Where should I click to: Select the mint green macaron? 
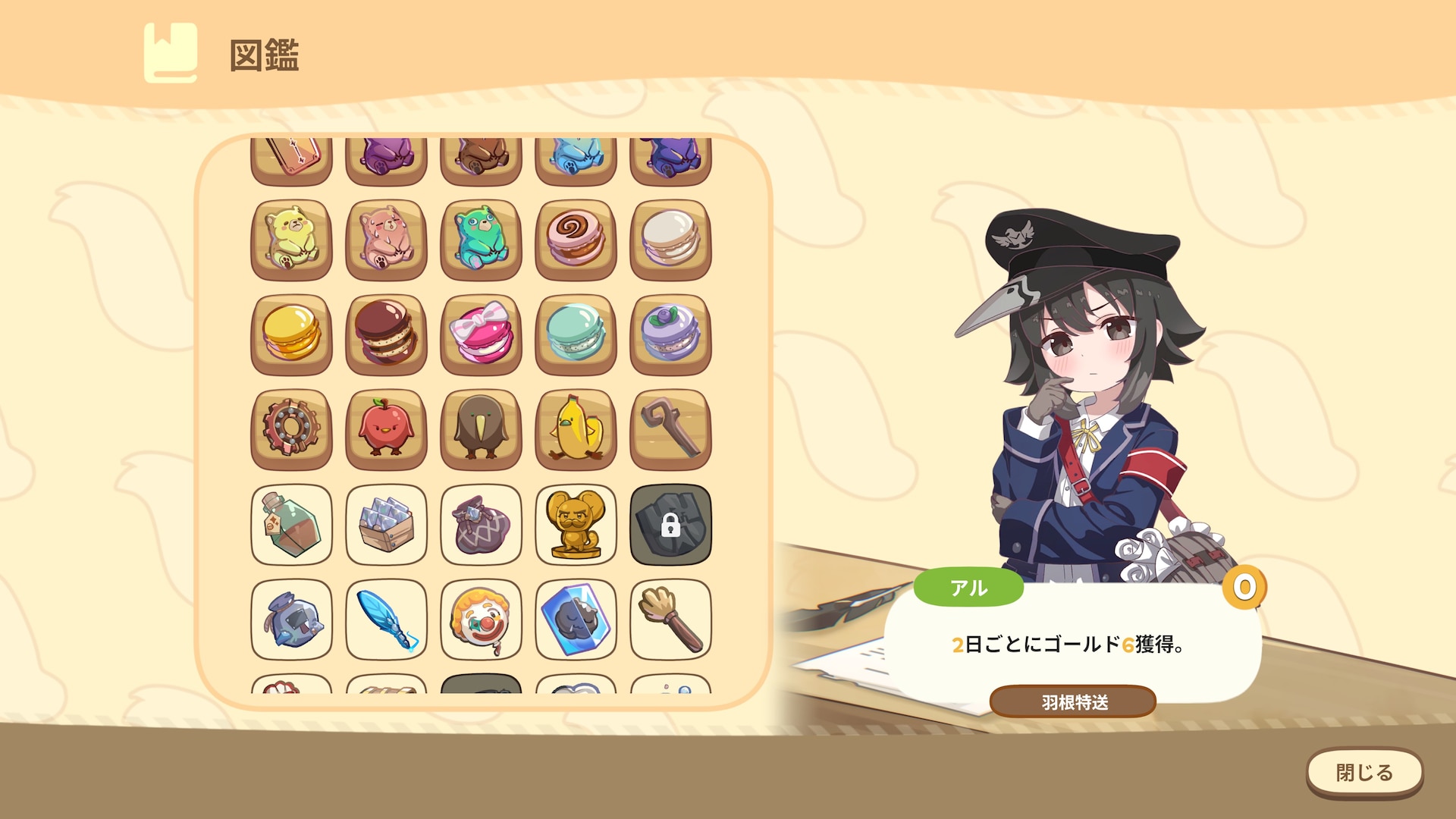[x=576, y=334]
